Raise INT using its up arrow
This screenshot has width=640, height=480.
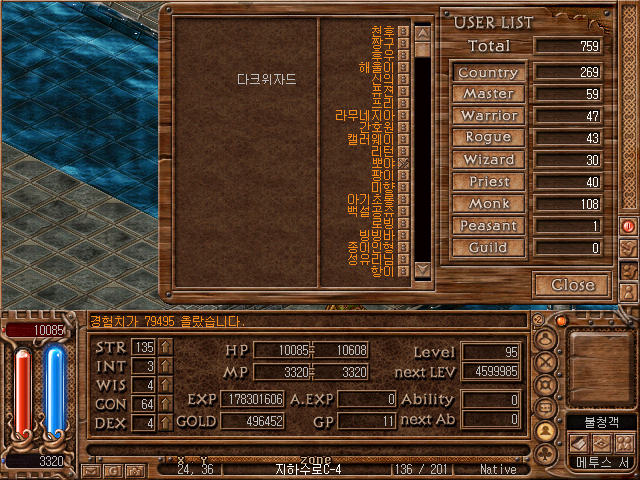165,366
